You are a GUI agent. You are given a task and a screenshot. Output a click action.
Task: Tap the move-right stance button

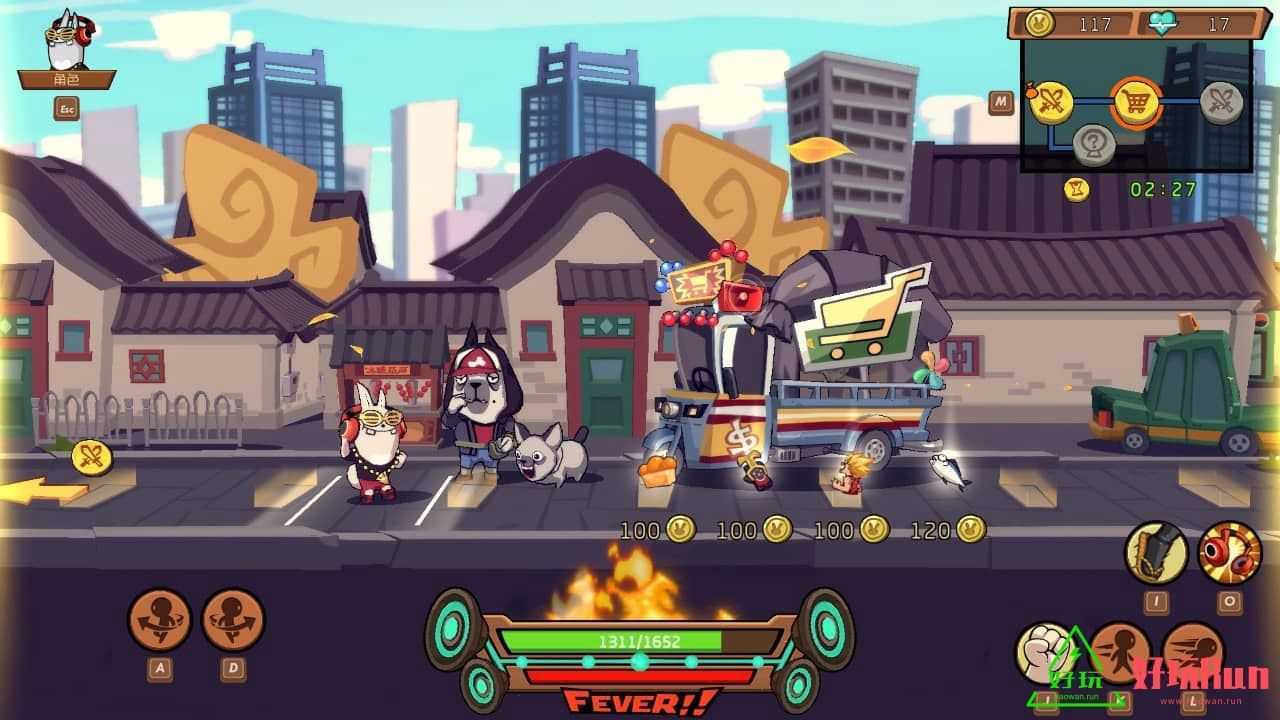click(233, 620)
